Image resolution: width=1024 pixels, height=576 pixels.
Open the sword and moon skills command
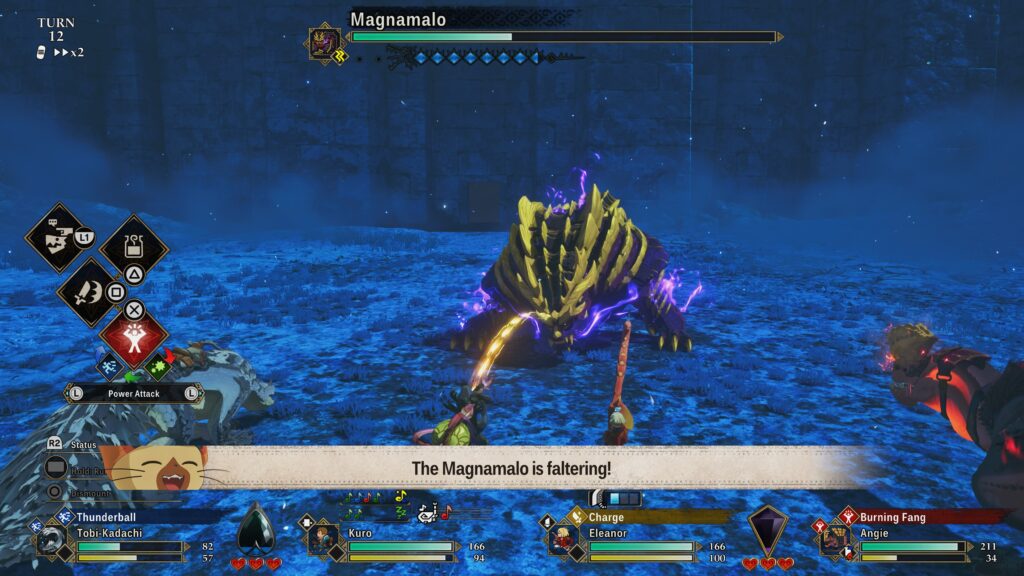[88, 291]
